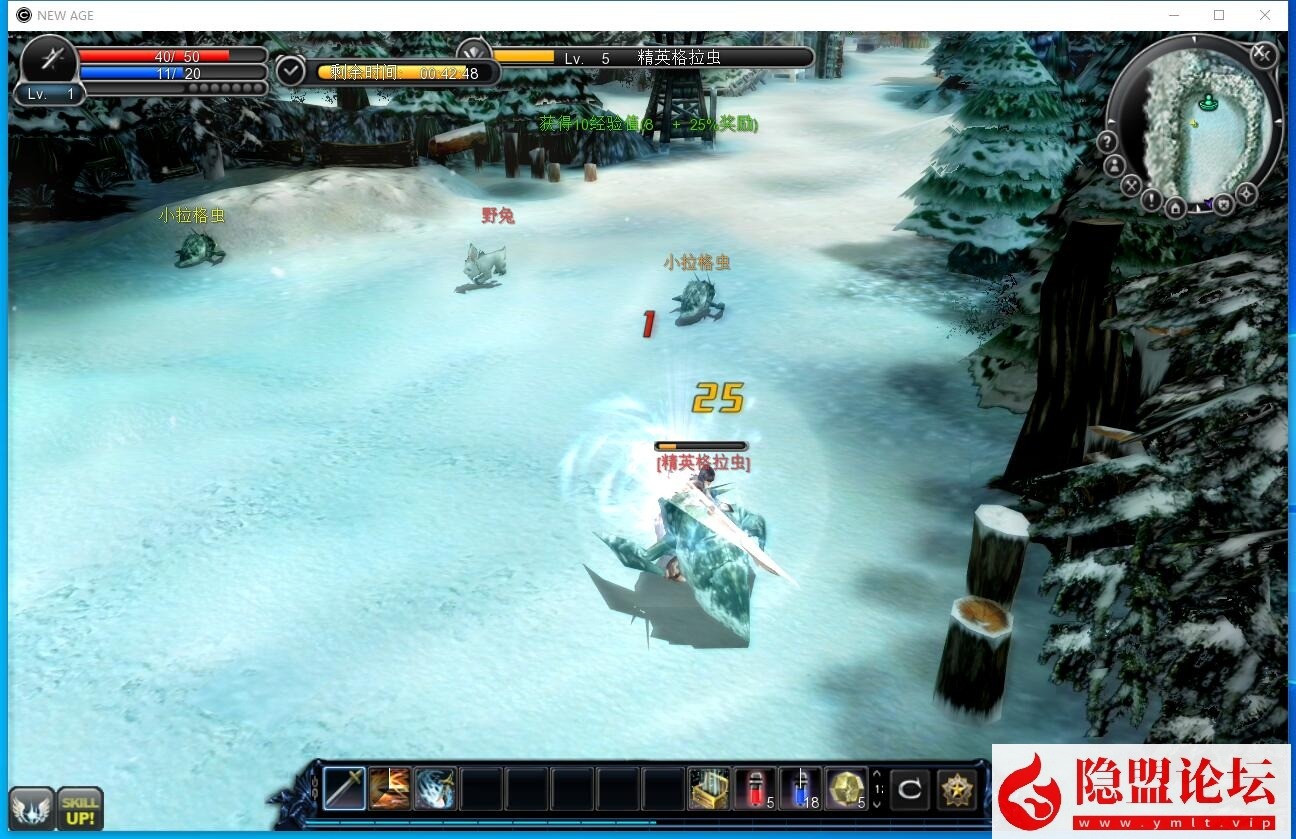Select the shield icon at the bottom of the minimap
Viewport: 1296px width, 839px height.
click(x=1224, y=203)
